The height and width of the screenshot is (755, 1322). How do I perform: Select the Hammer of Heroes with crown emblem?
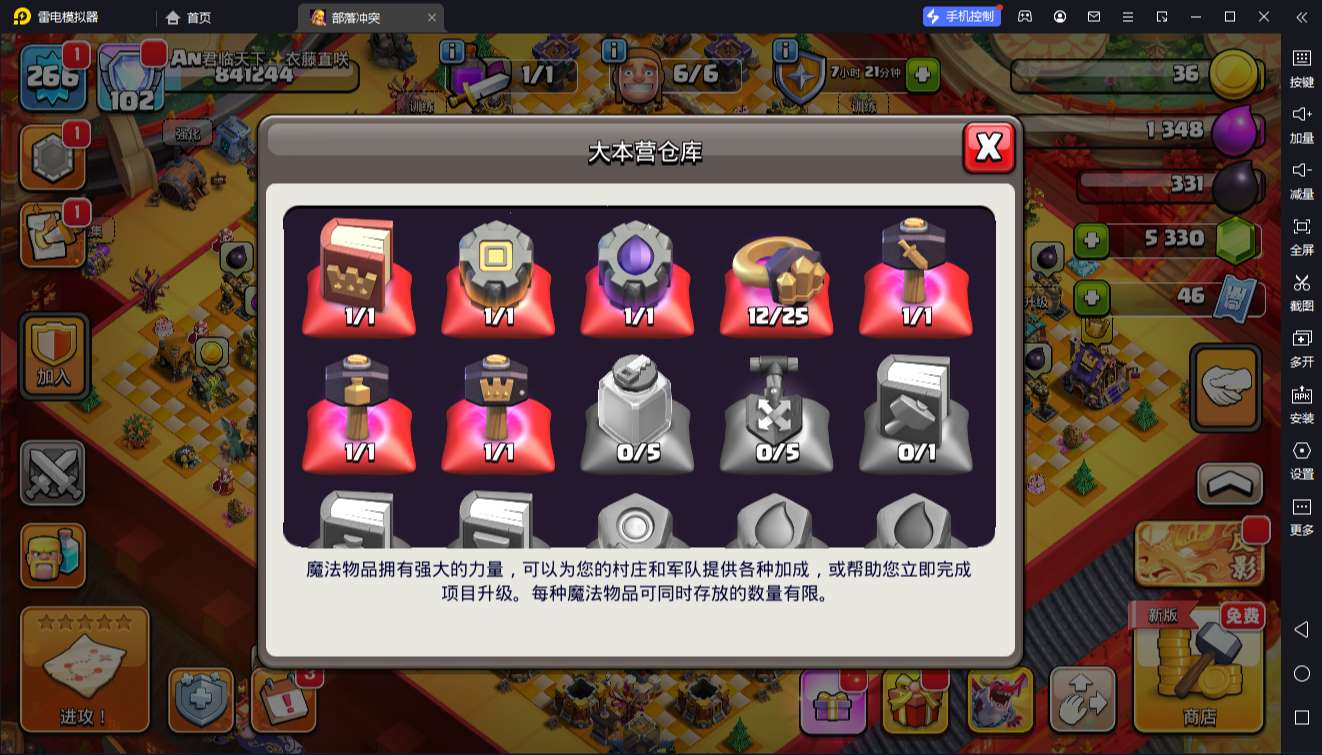tap(498, 405)
